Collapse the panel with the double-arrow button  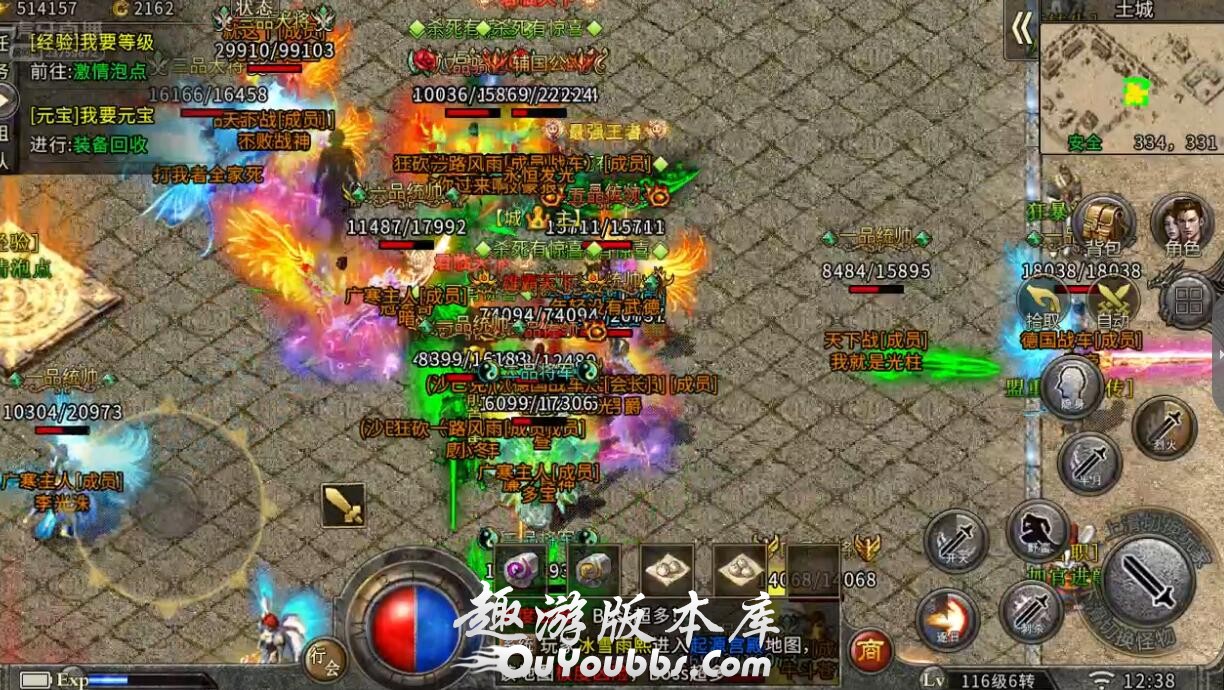click(1021, 29)
